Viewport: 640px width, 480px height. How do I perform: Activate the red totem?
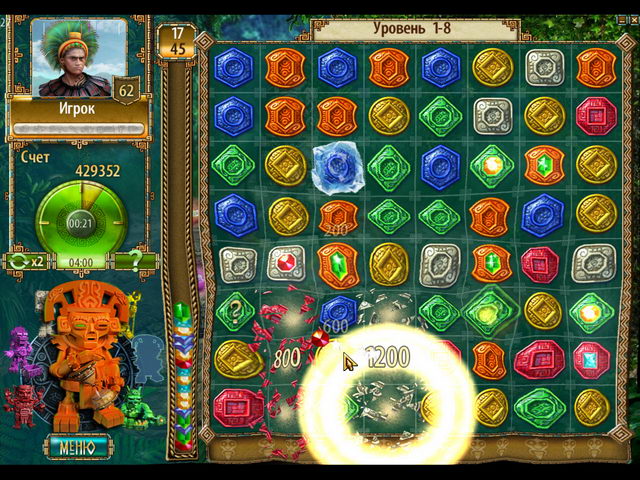pos(22,407)
